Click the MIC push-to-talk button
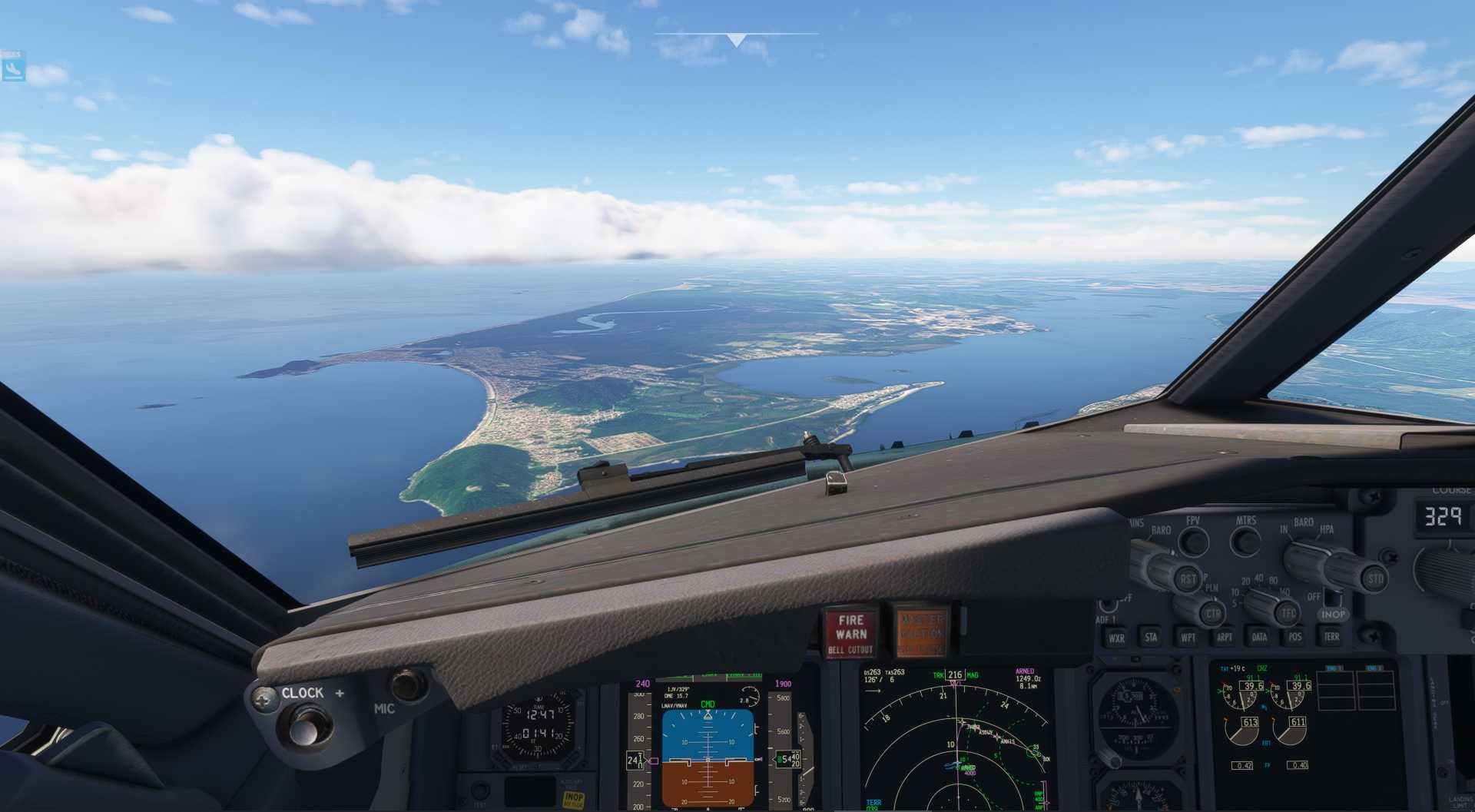1475x812 pixels. click(407, 683)
